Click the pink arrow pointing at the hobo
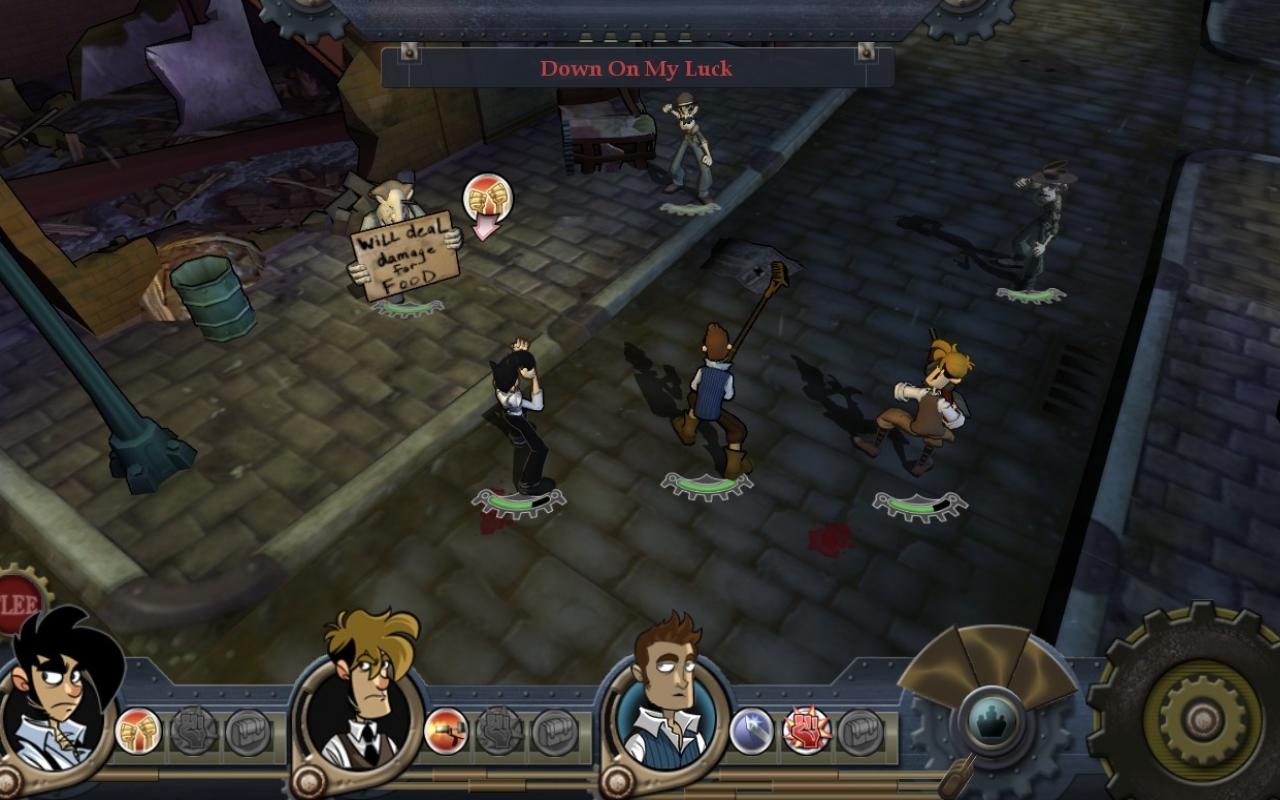This screenshot has height=800, width=1280. [x=484, y=227]
